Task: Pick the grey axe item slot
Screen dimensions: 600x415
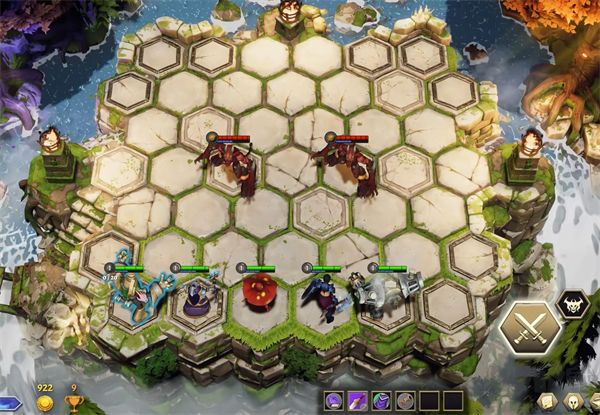Action: 403,401
